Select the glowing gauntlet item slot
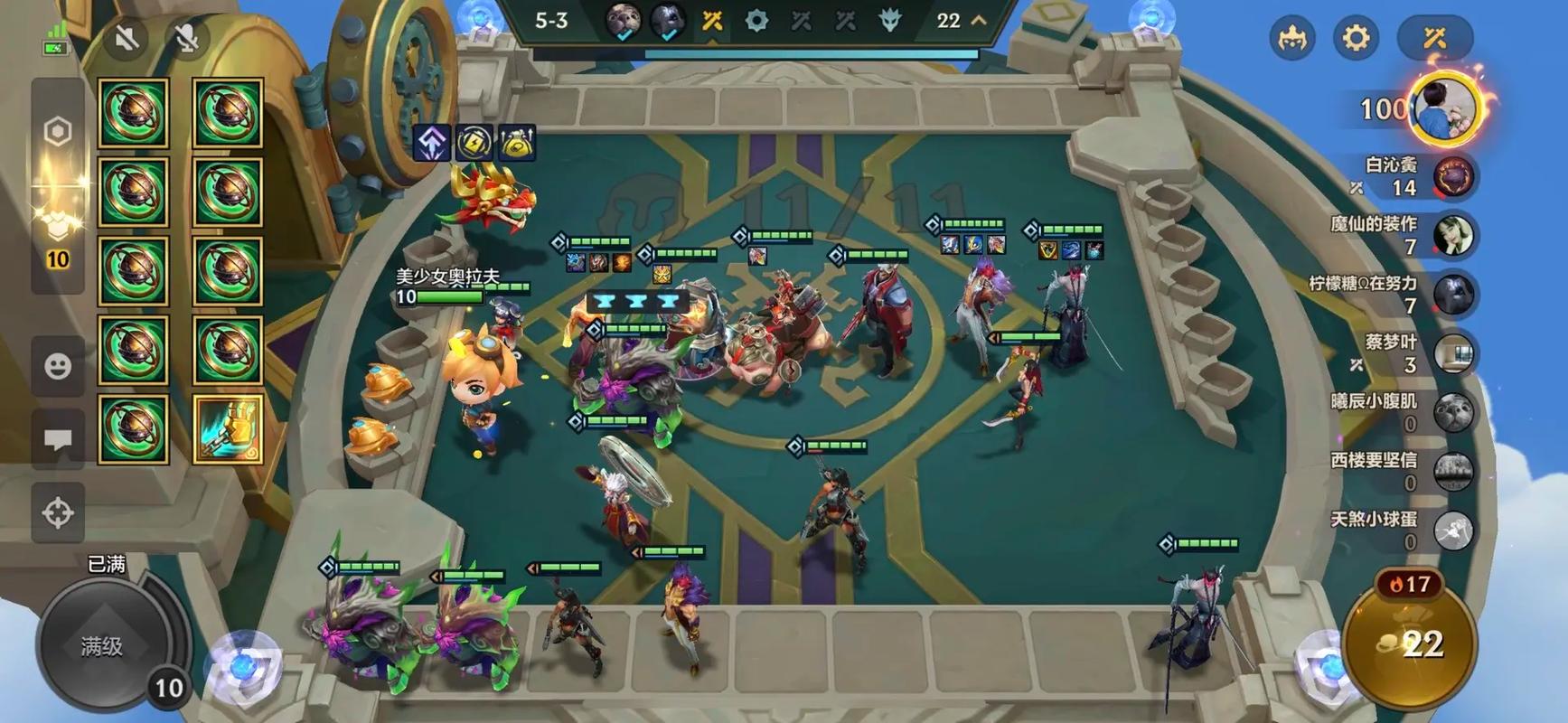Screen dimensions: 1568x723 pos(228,428)
